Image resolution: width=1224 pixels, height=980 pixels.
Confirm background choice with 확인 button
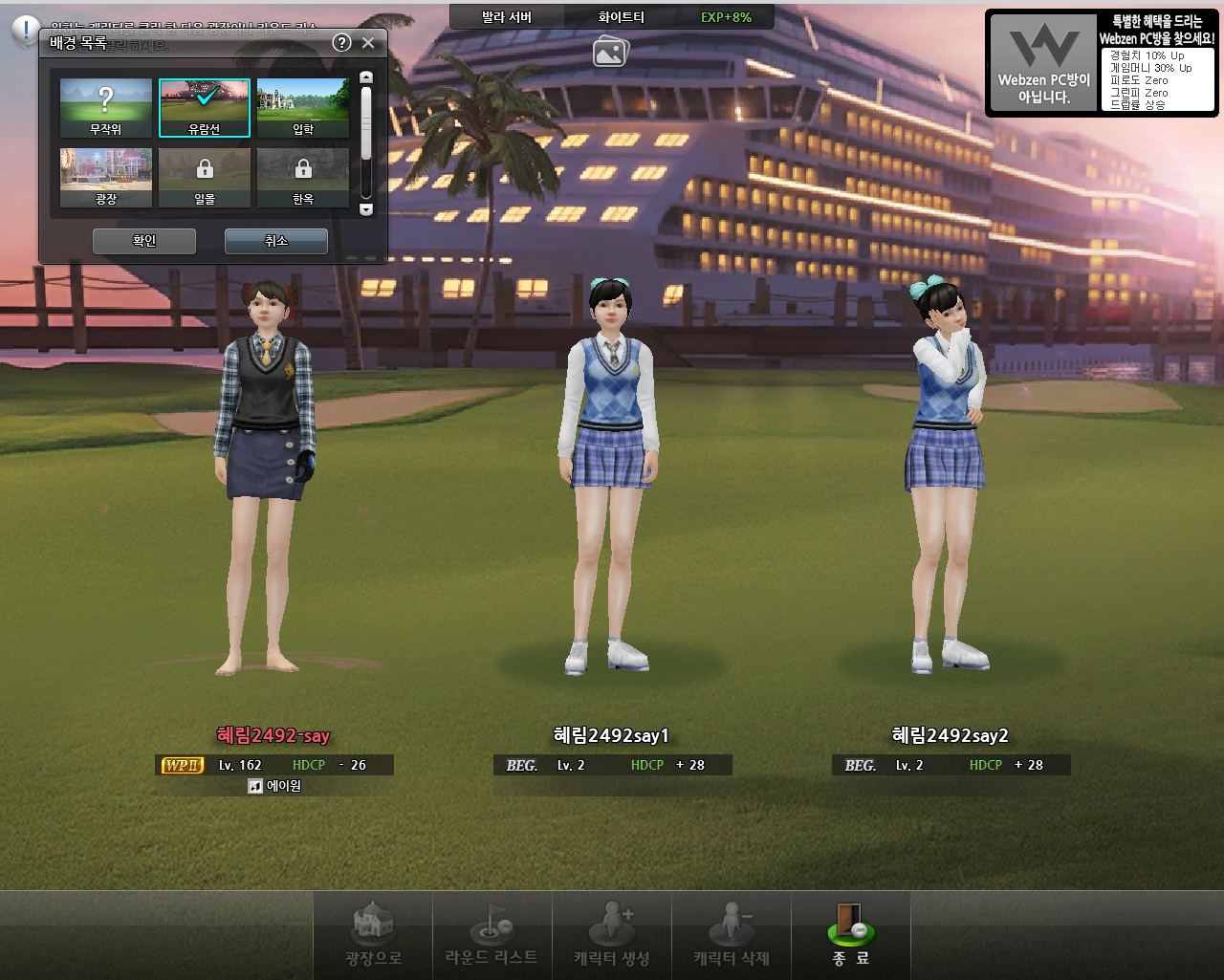(x=144, y=241)
